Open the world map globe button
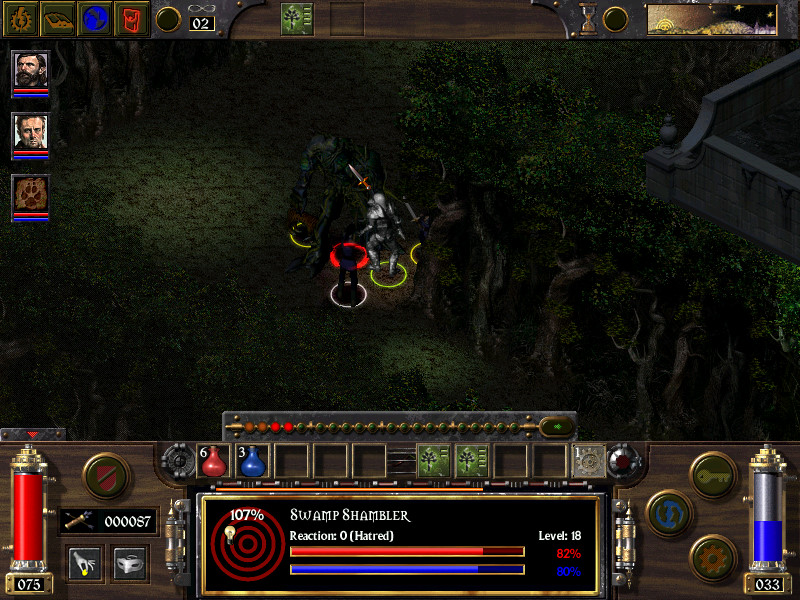The image size is (800, 600). coord(96,18)
